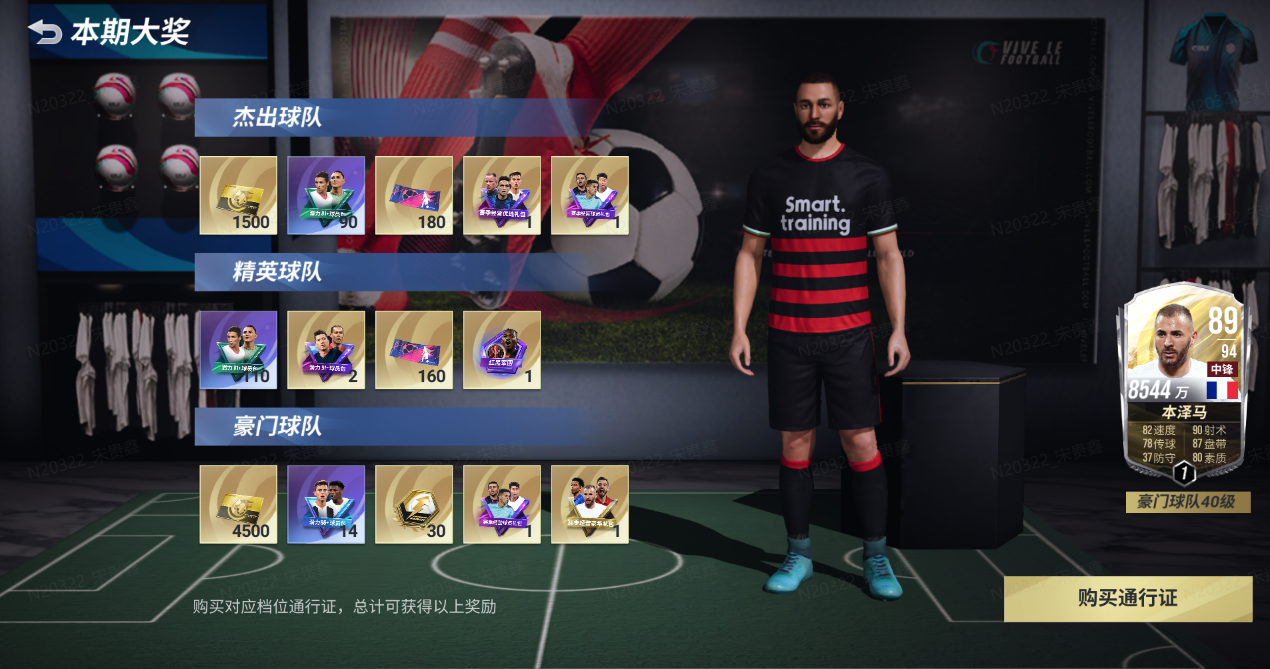
Task: Open the player pack reward showing 110
Action: click(x=238, y=349)
